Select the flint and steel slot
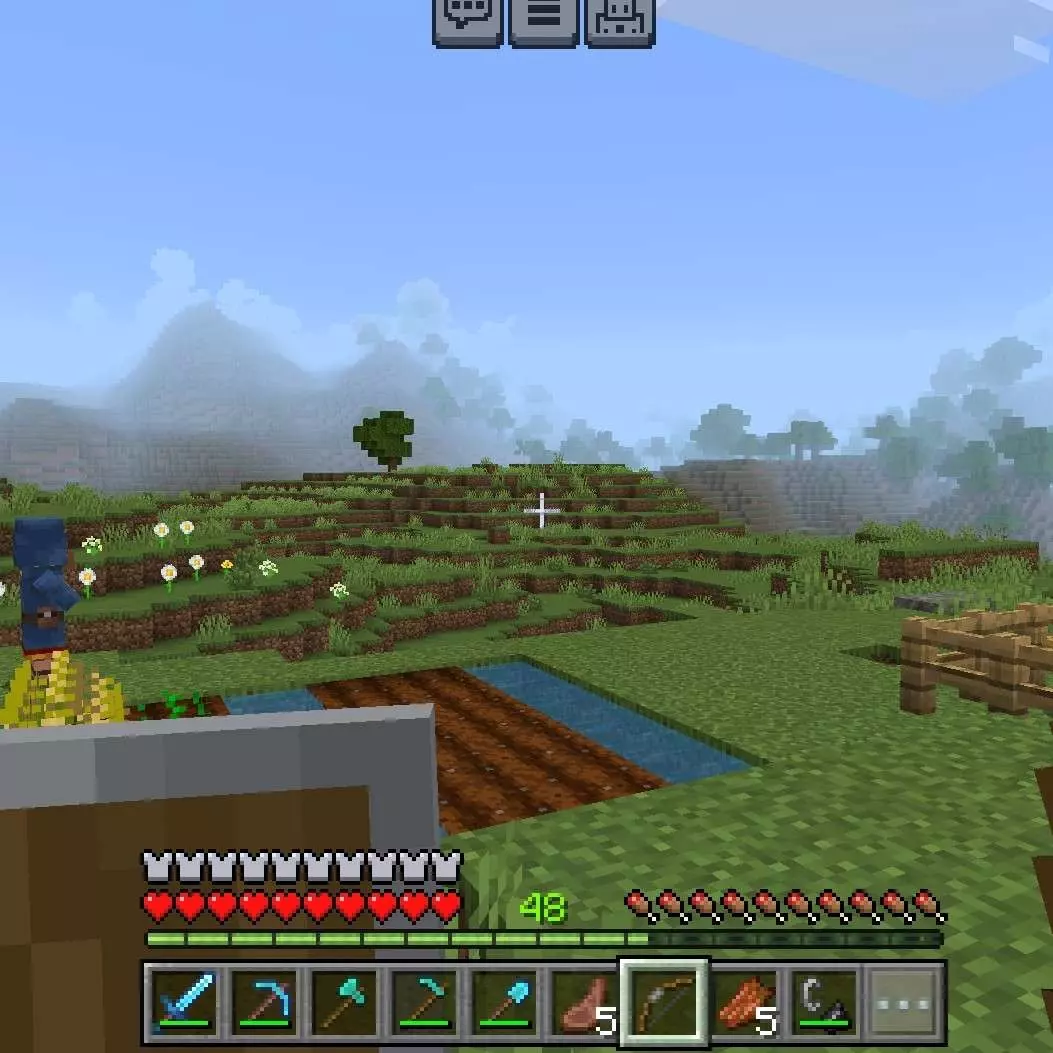1053x1053 pixels. (x=825, y=1002)
